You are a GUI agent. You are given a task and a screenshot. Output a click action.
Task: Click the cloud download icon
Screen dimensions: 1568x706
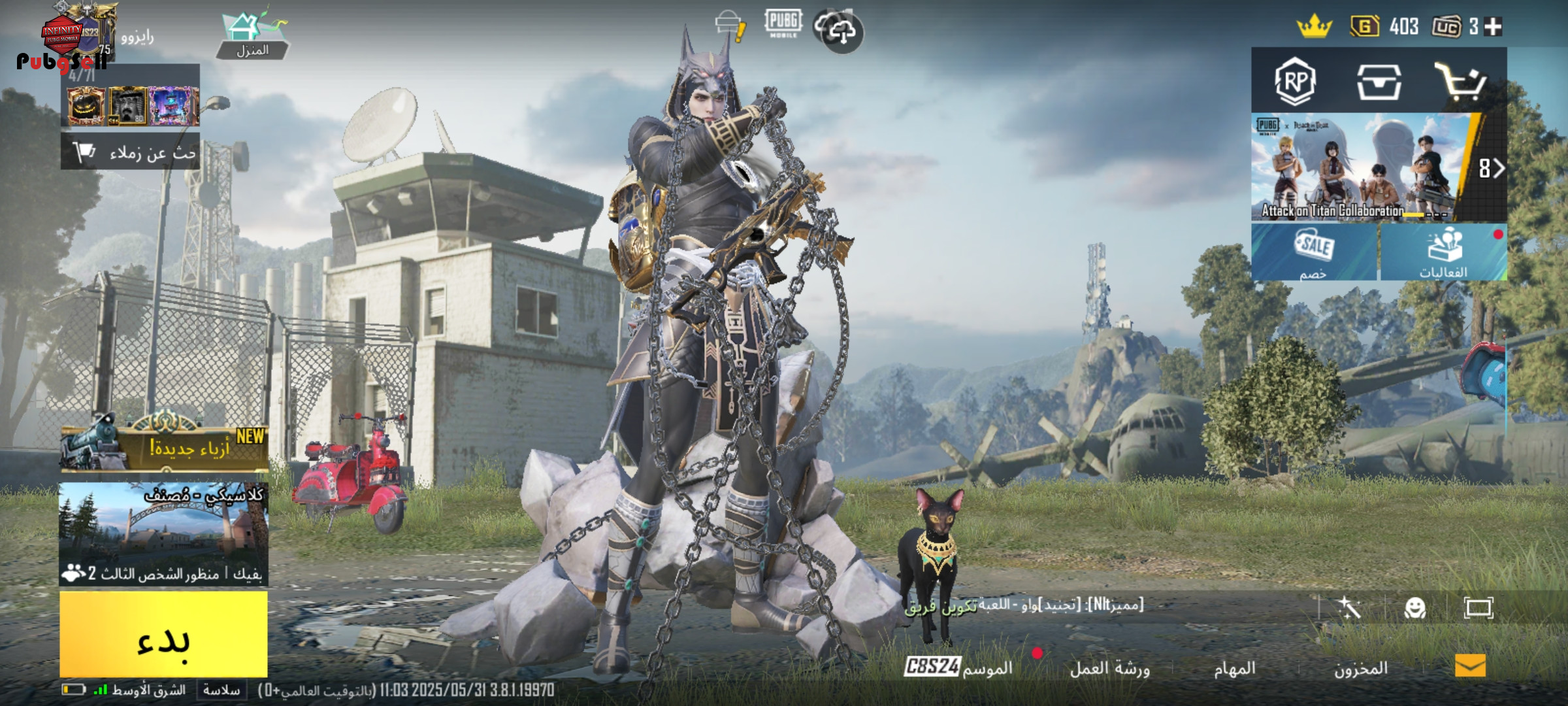(841, 31)
